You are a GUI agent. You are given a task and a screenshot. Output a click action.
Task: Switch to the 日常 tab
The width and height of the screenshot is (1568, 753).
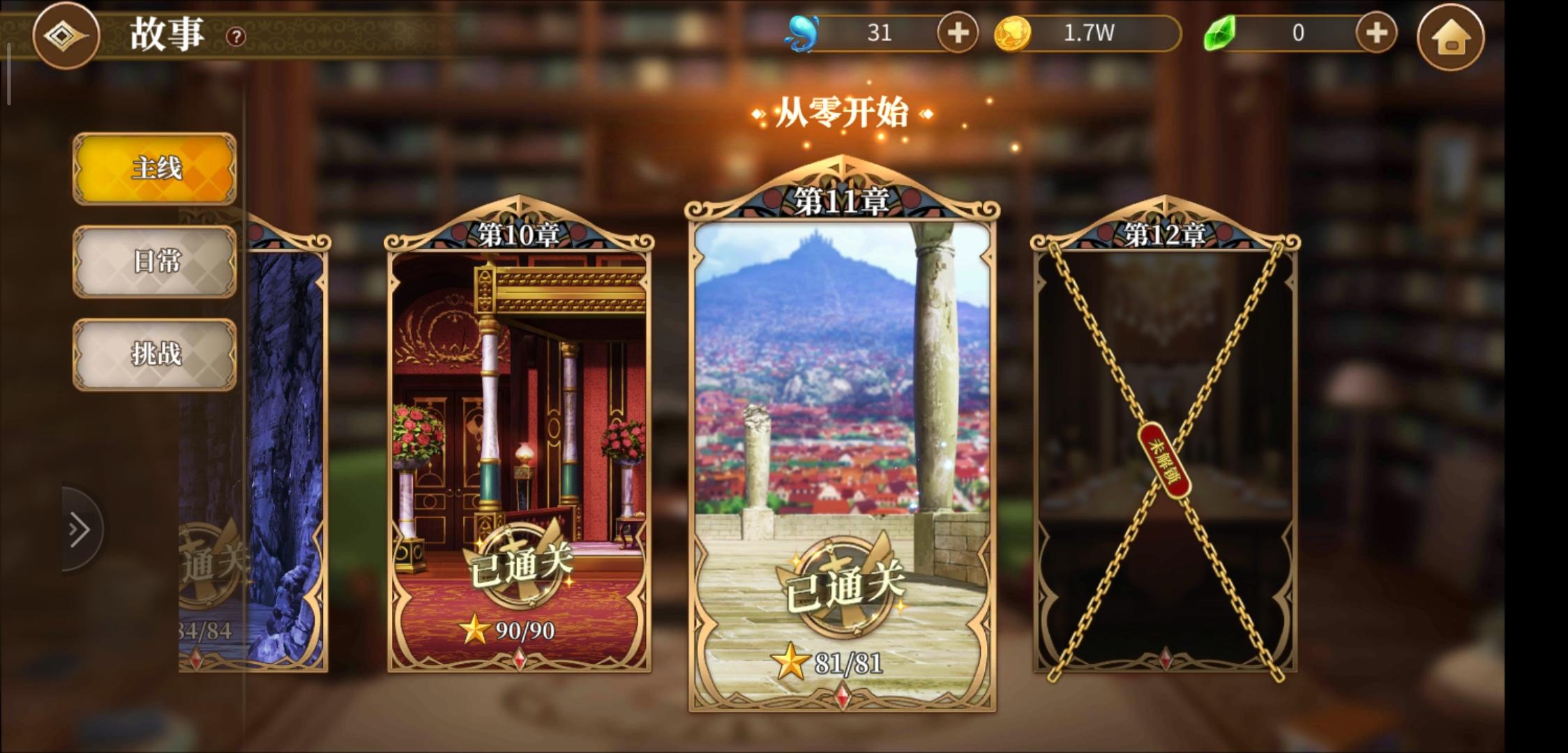click(x=154, y=261)
